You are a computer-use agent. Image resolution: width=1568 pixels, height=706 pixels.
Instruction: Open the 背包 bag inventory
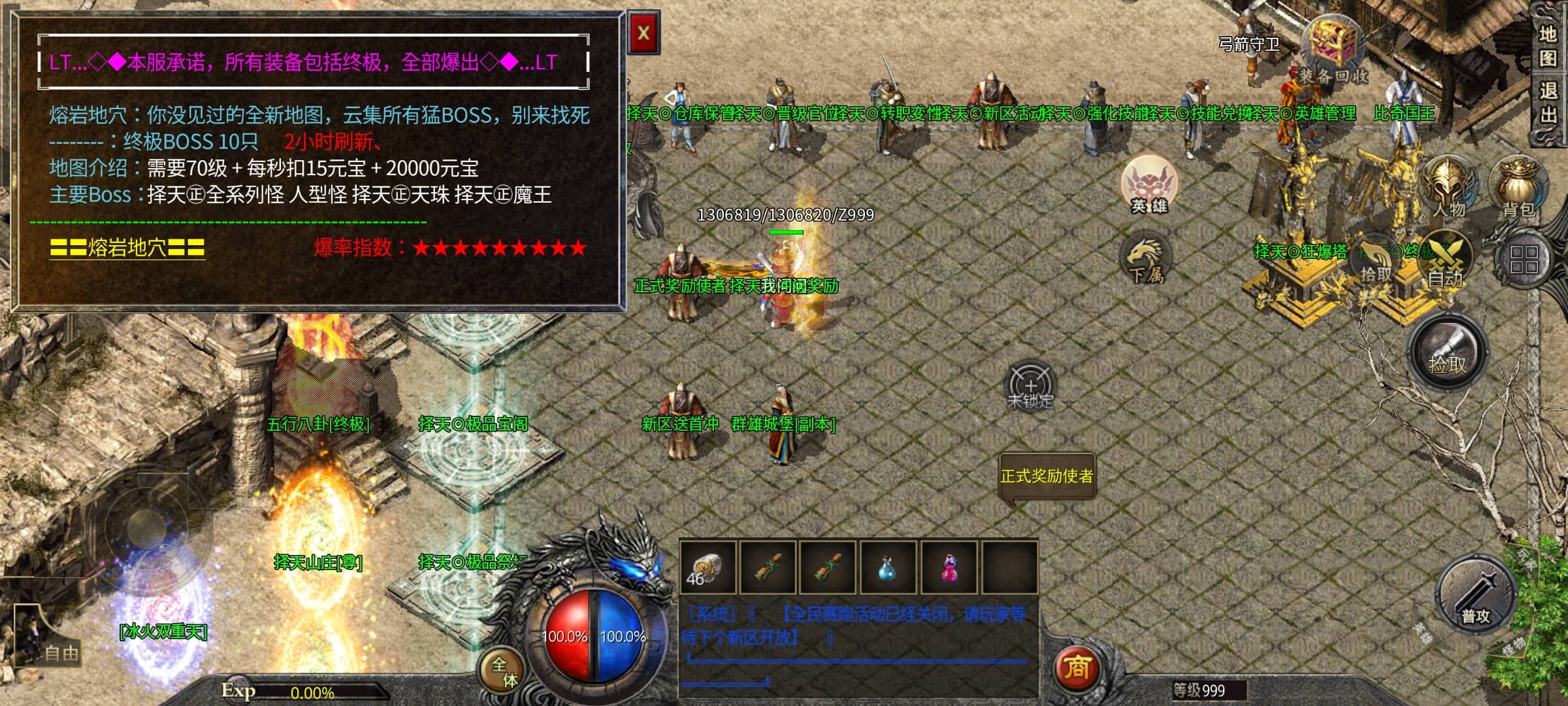point(1518,188)
